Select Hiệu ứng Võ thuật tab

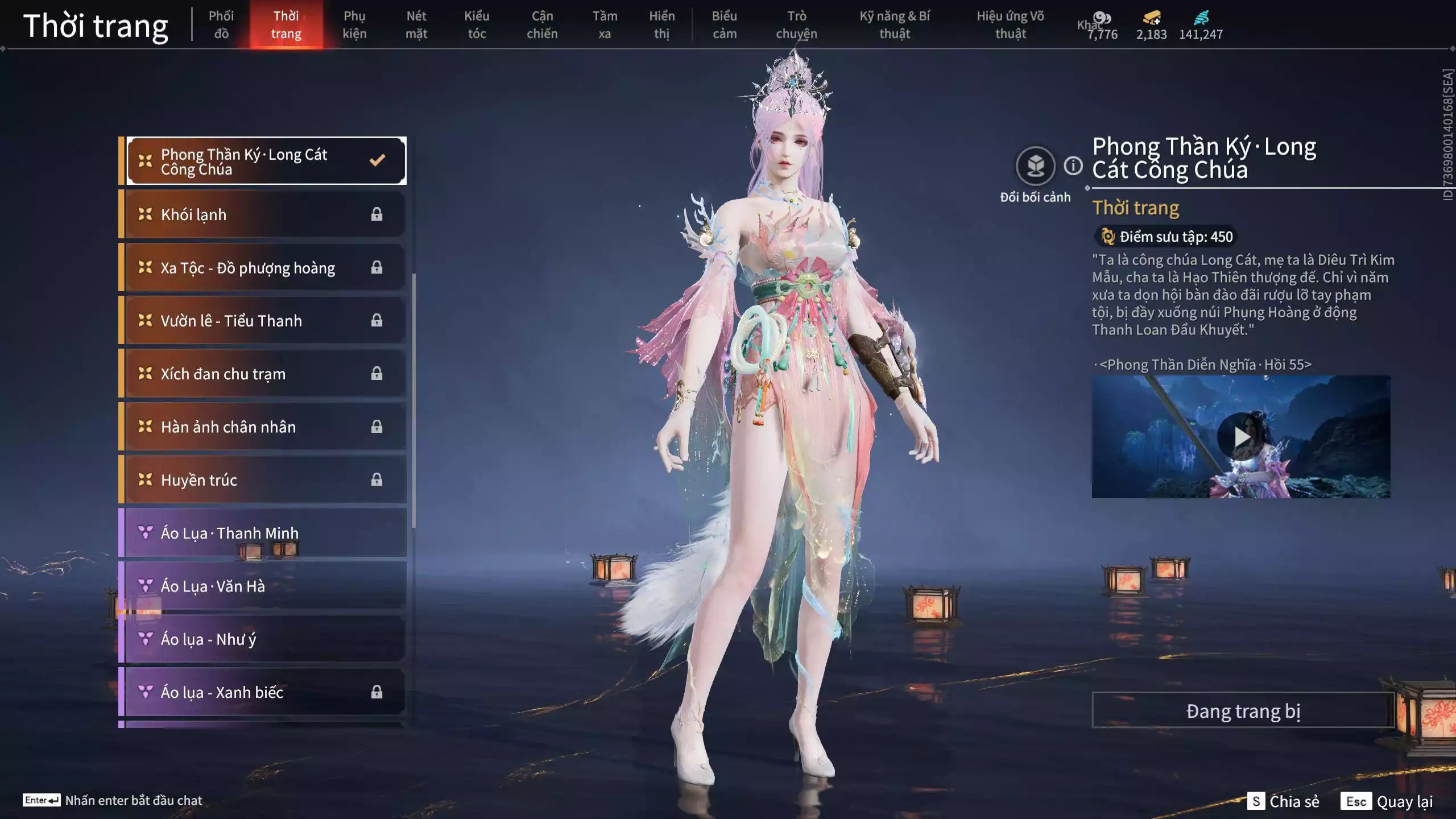pyautogui.click(x=1010, y=24)
